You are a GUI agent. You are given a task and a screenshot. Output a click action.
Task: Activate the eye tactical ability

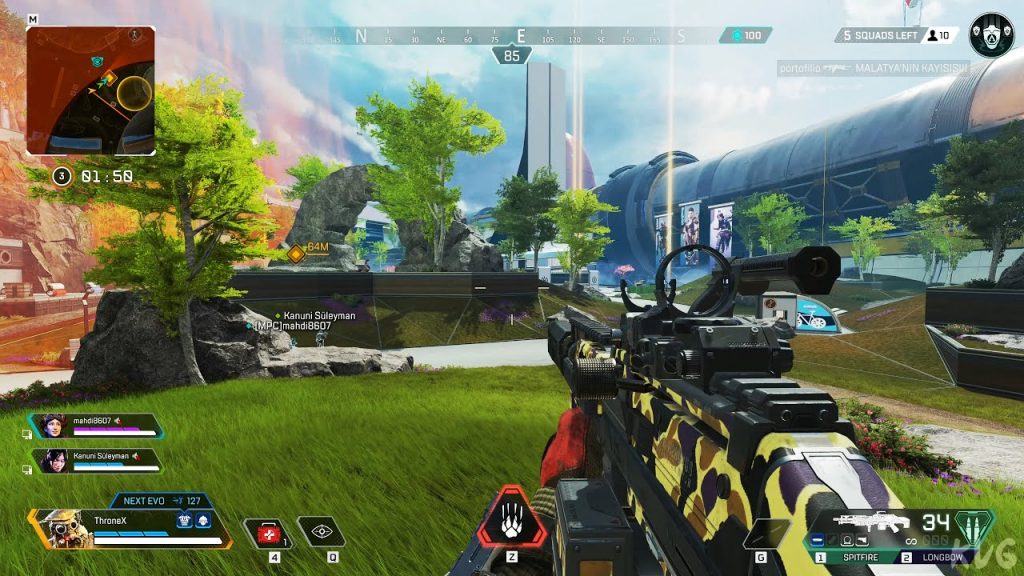pyautogui.click(x=321, y=534)
